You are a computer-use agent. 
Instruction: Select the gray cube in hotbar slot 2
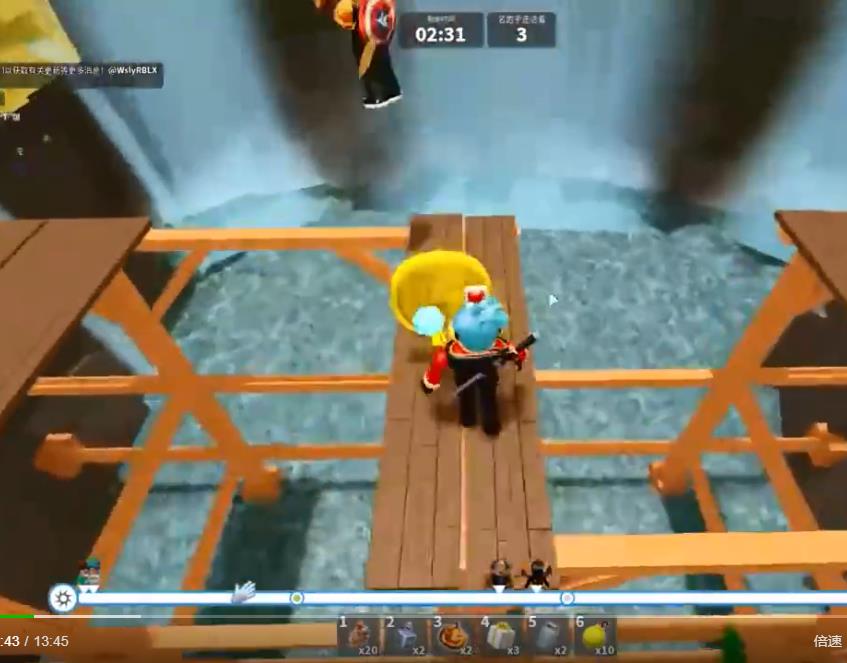405,635
